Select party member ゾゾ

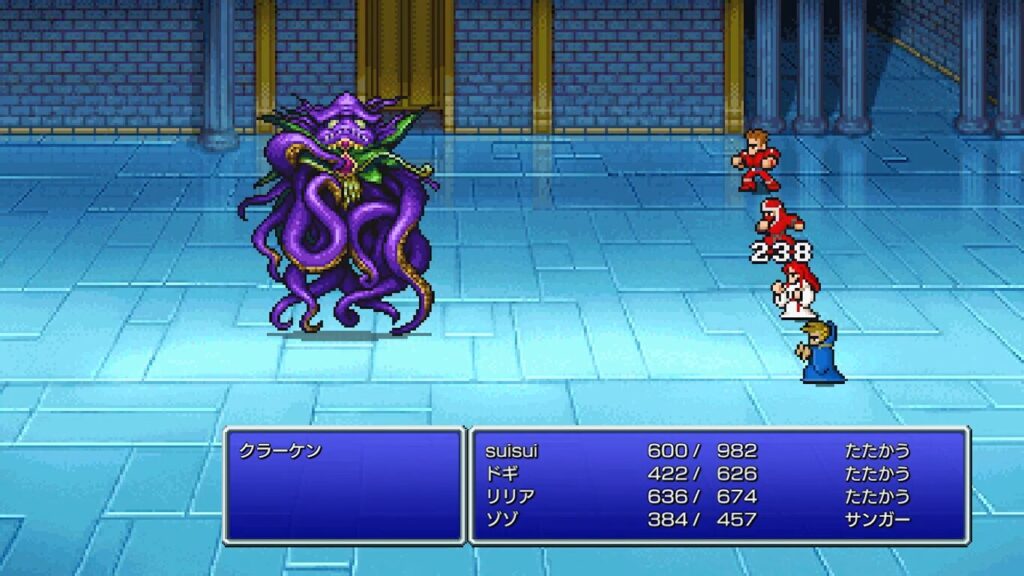(x=500, y=520)
